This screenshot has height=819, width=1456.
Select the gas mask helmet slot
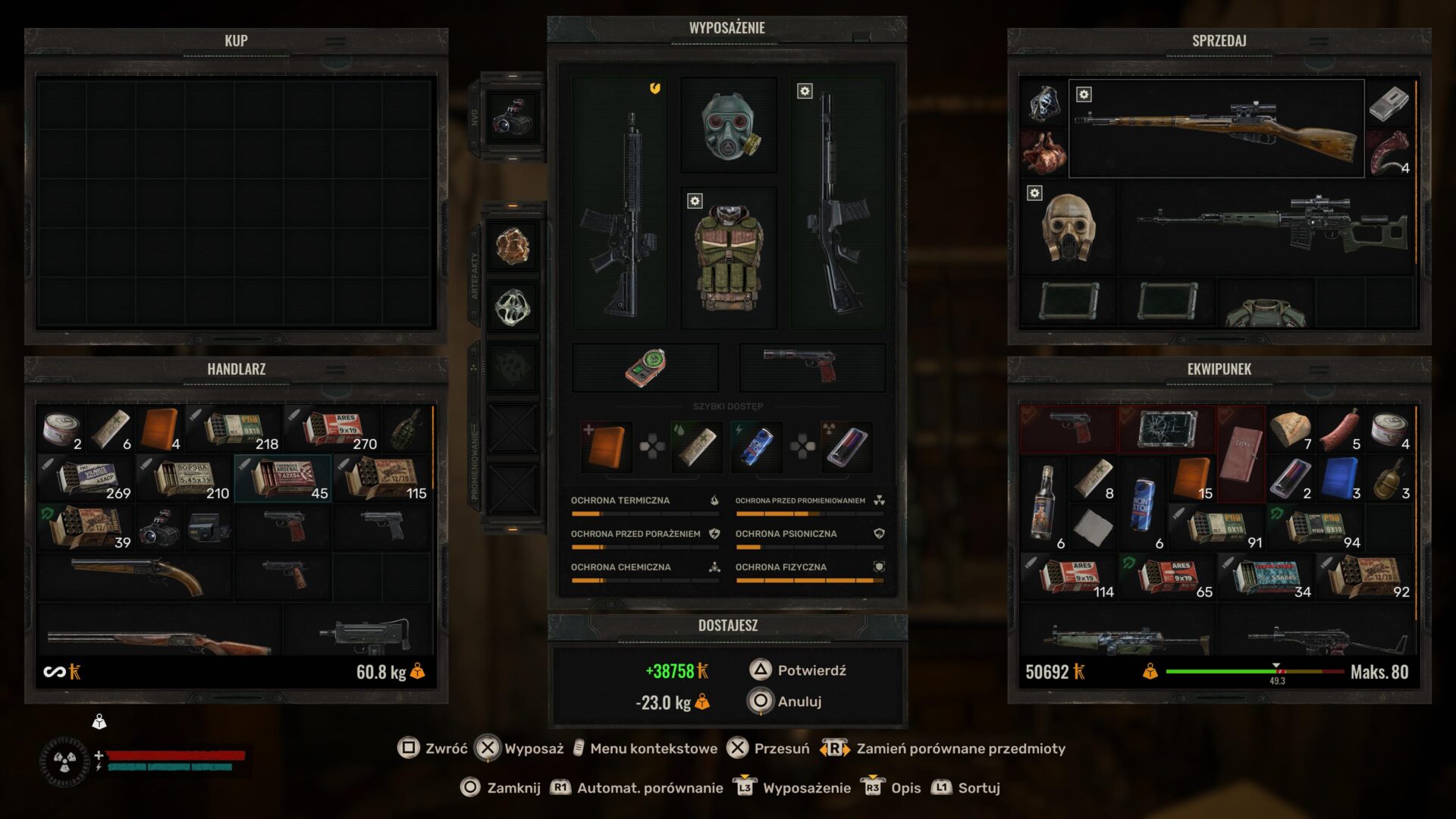(729, 125)
